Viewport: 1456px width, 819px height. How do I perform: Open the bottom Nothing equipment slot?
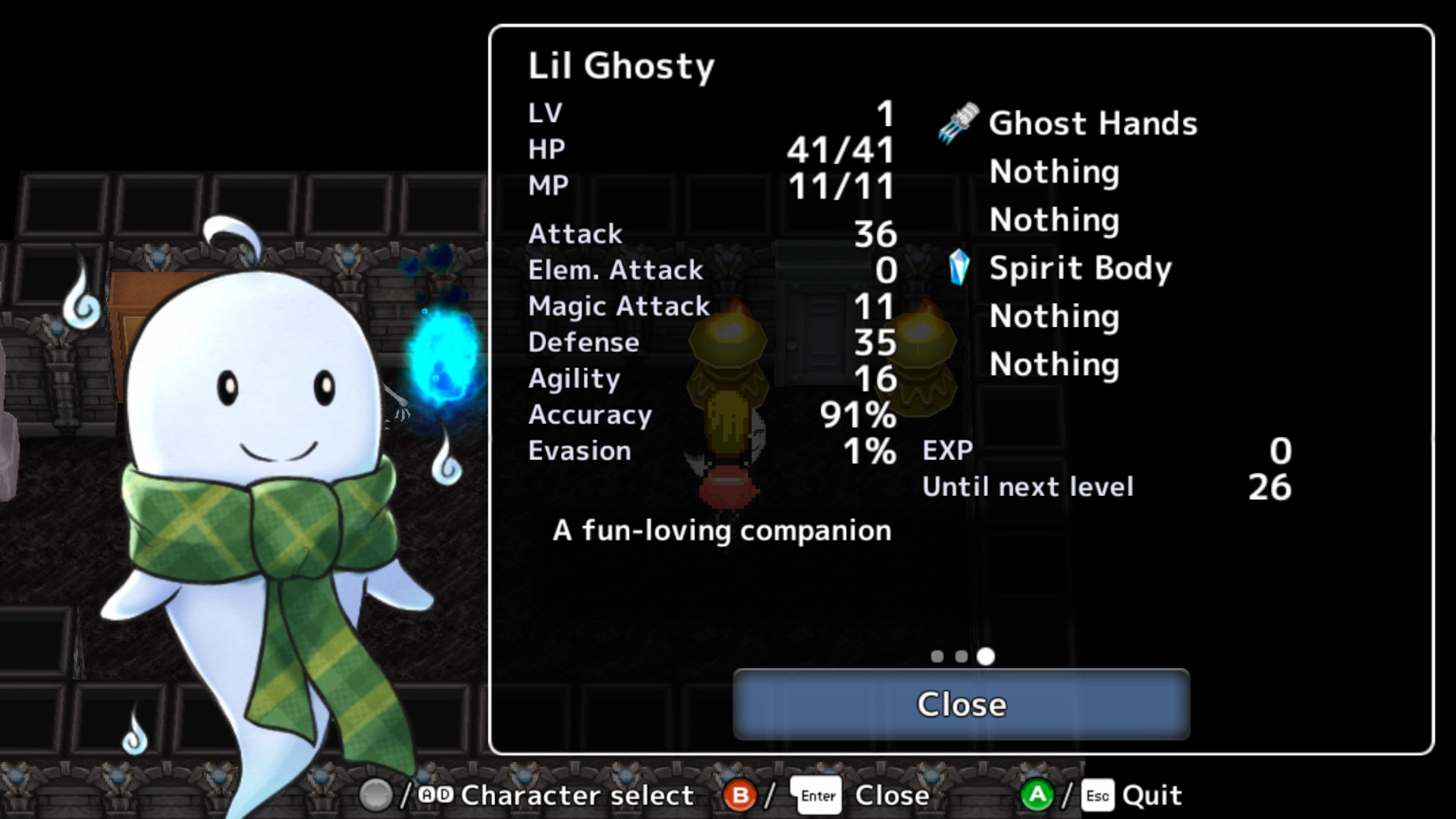(x=1054, y=365)
